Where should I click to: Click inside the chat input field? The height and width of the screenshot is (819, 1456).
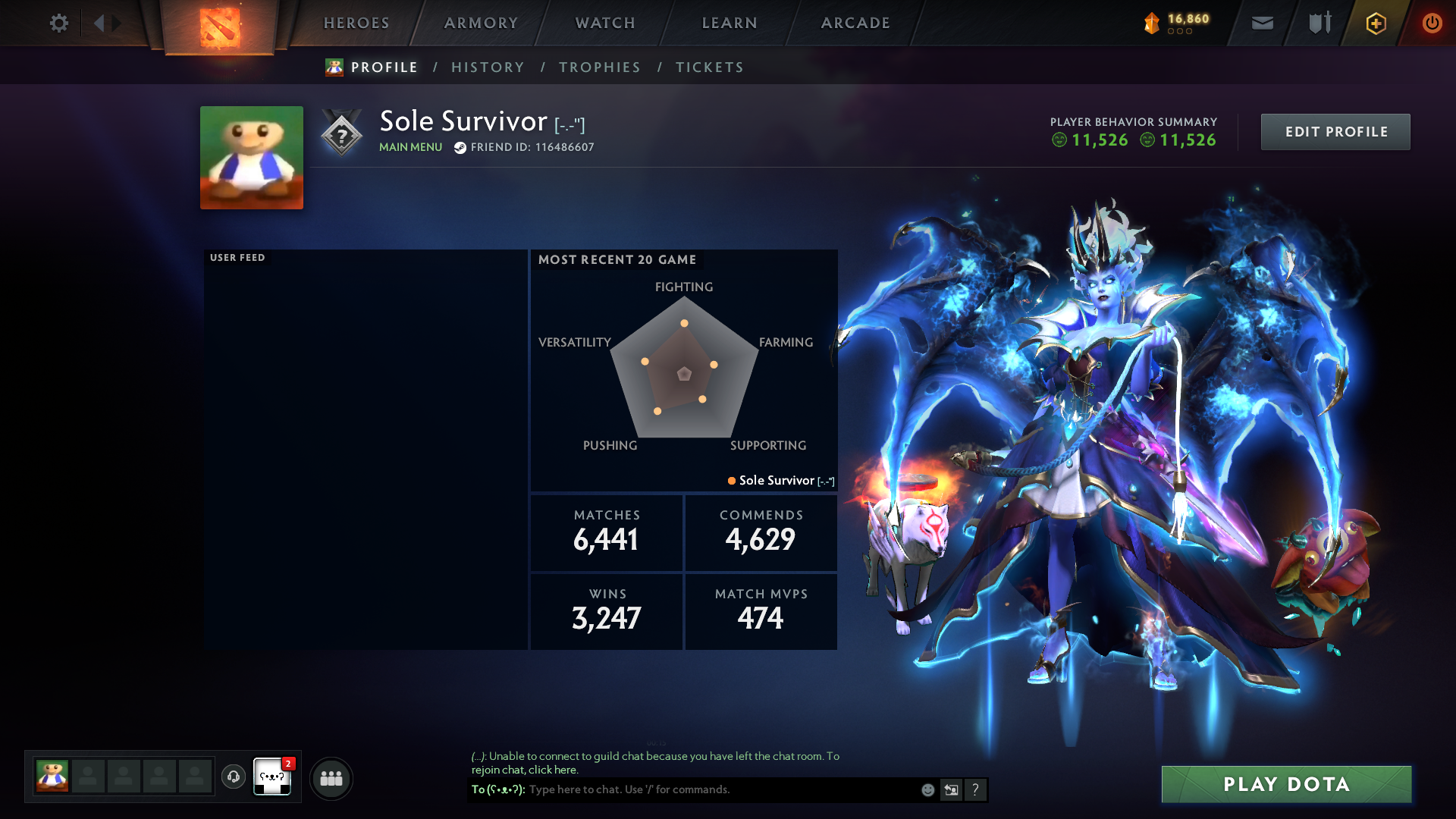(682, 789)
